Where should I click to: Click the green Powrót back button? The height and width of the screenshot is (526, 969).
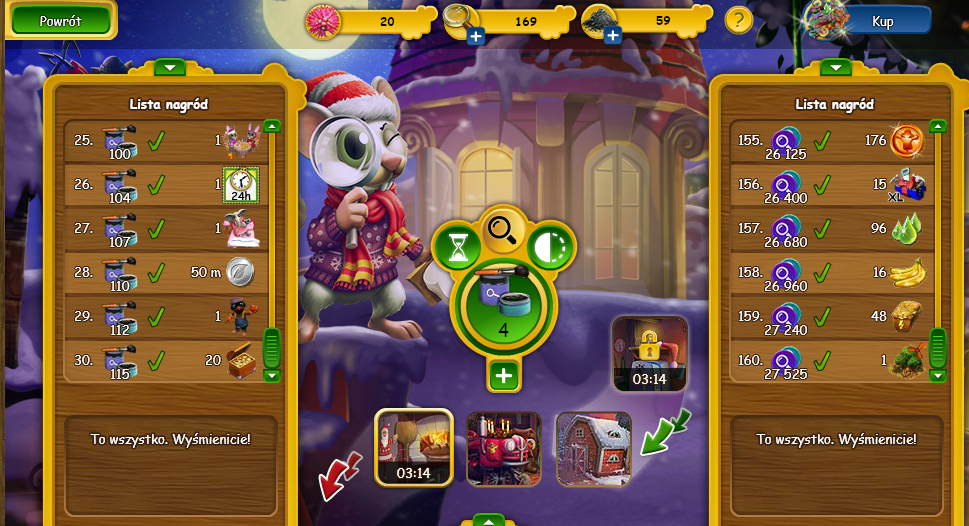tap(60, 20)
